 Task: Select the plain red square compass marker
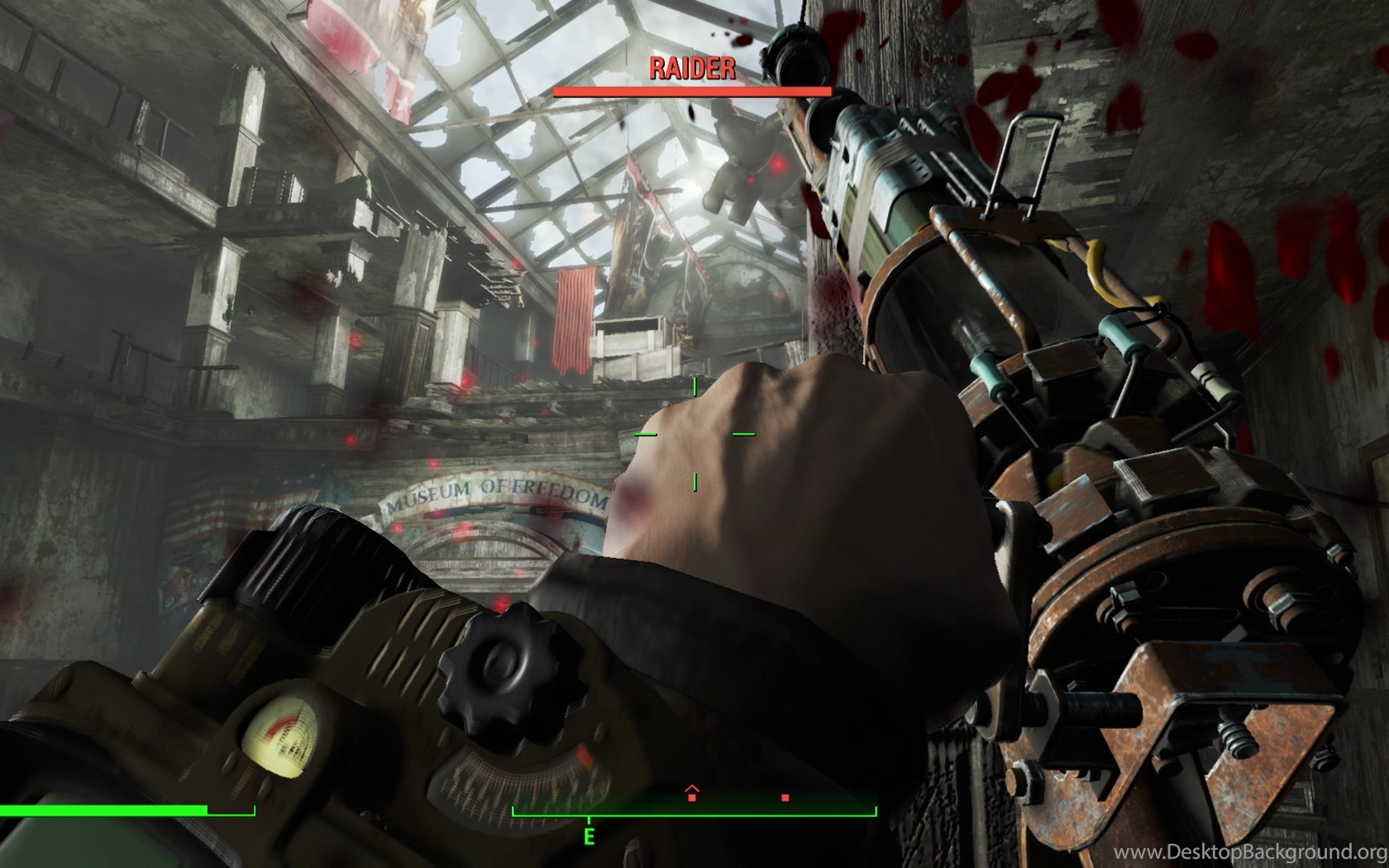(x=785, y=798)
